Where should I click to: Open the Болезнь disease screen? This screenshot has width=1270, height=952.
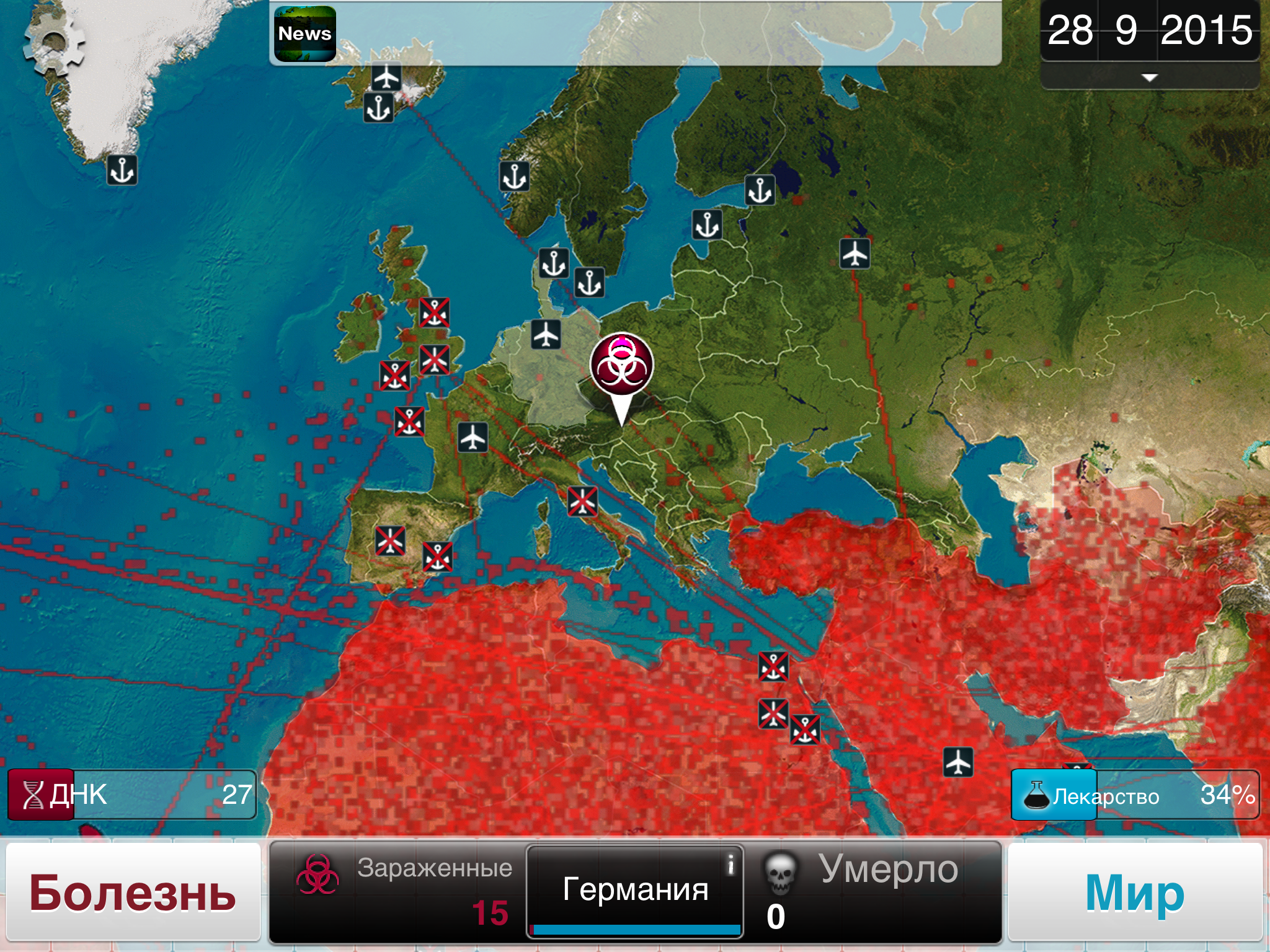pos(133,893)
